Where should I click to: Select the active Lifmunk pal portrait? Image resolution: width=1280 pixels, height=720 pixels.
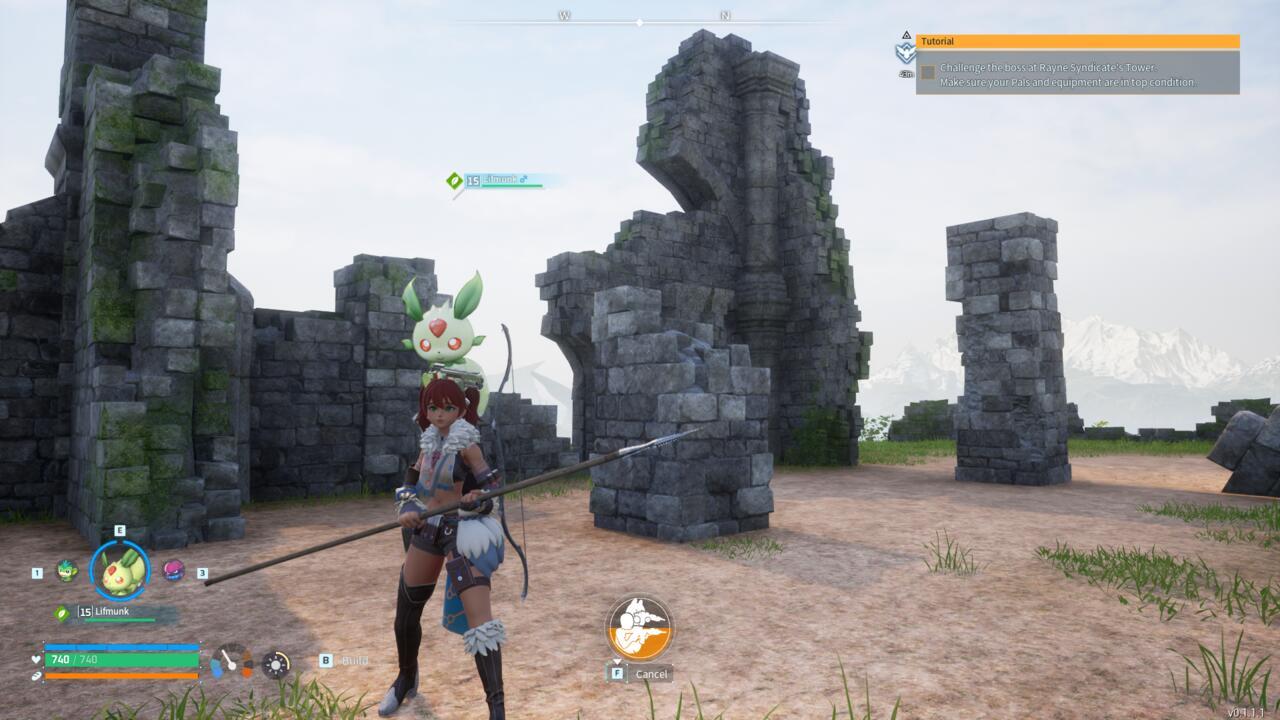120,570
